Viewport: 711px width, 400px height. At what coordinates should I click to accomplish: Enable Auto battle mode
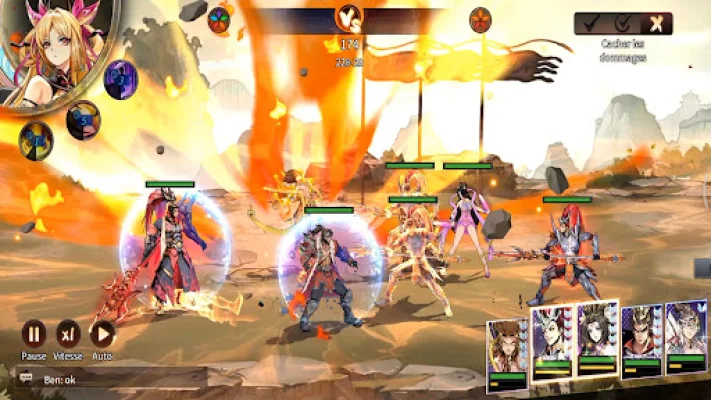tap(102, 334)
